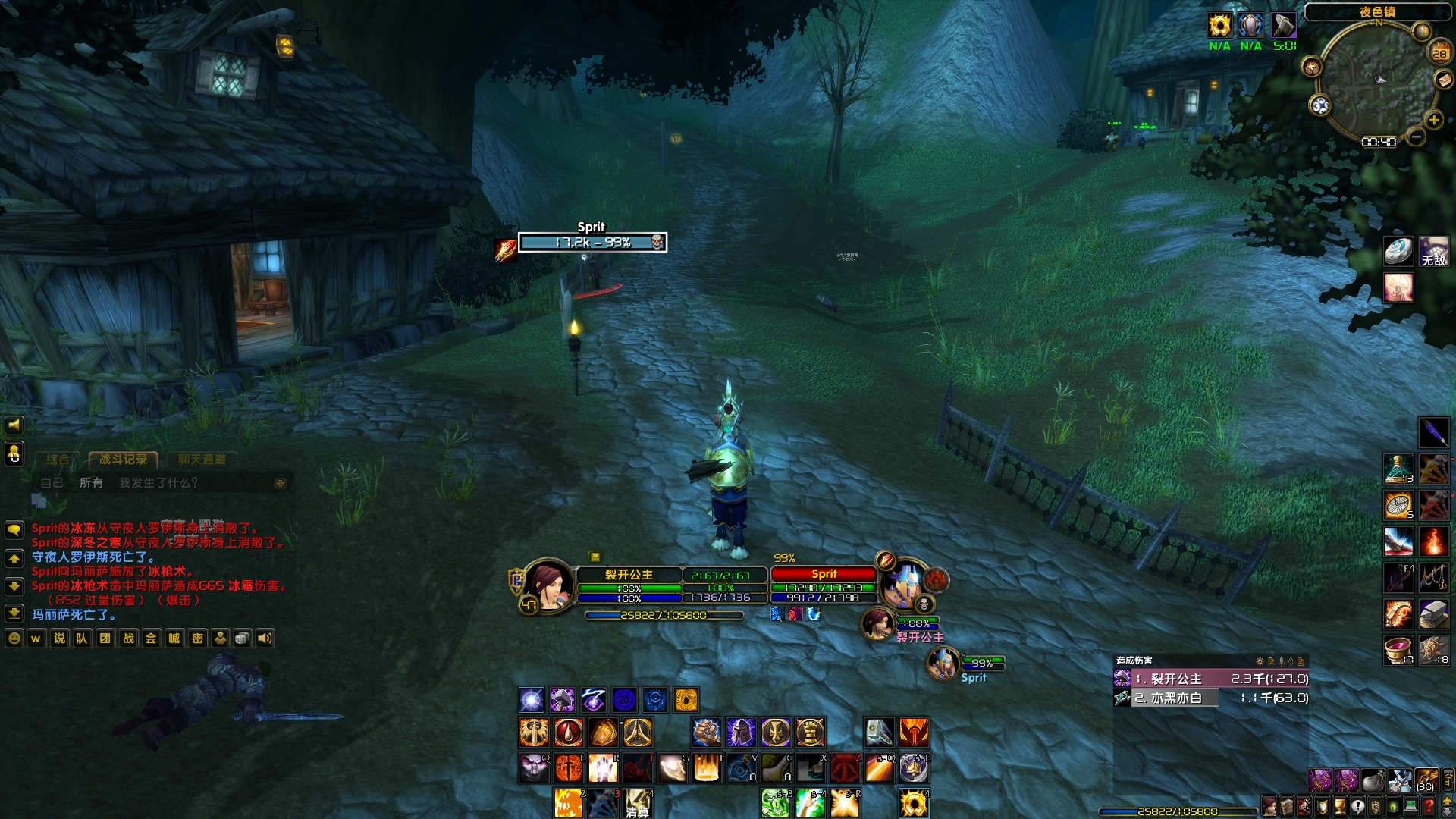
Task: Open the 聊天通道 chat tab
Action: [x=202, y=460]
